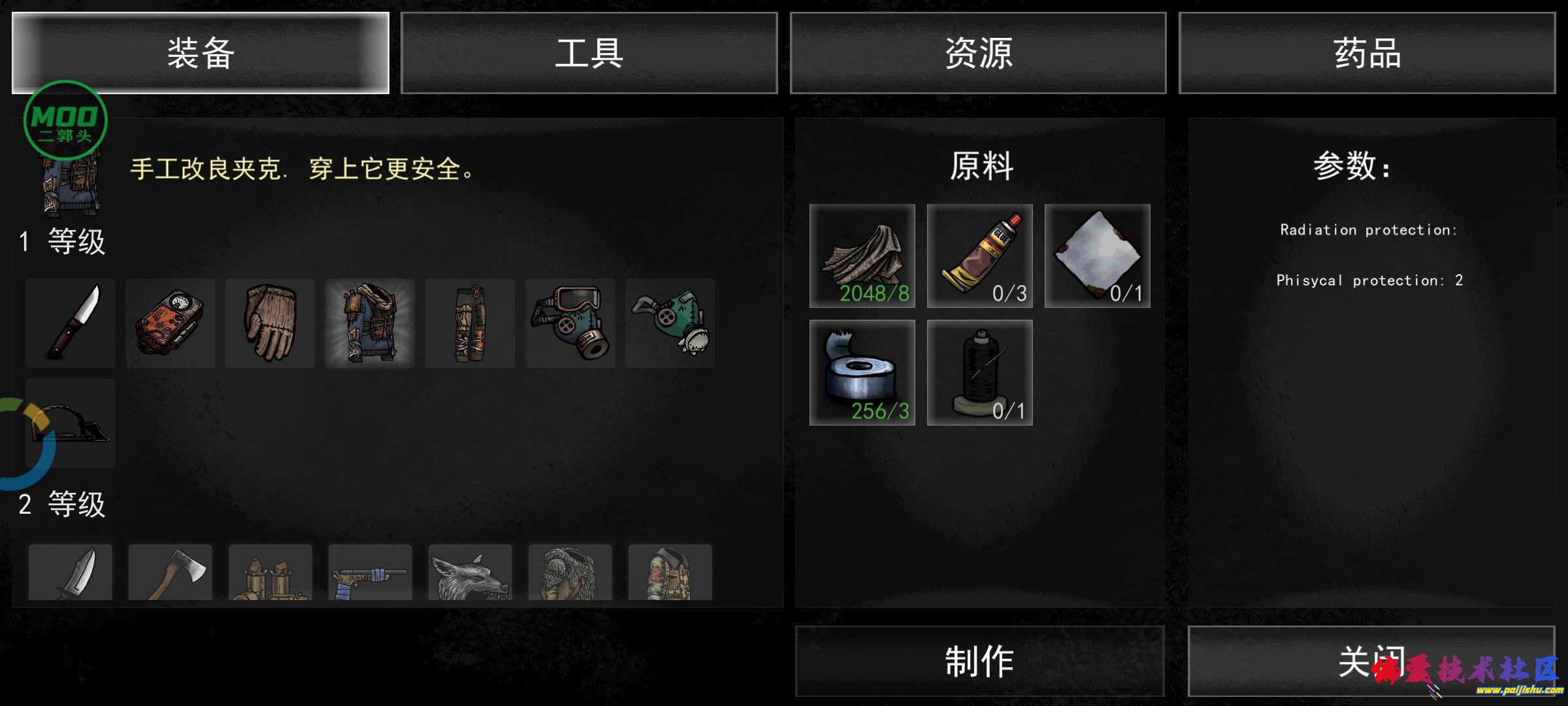This screenshot has height=706, width=1568.
Task: Select the knife in level 1 equipment
Action: [70, 323]
